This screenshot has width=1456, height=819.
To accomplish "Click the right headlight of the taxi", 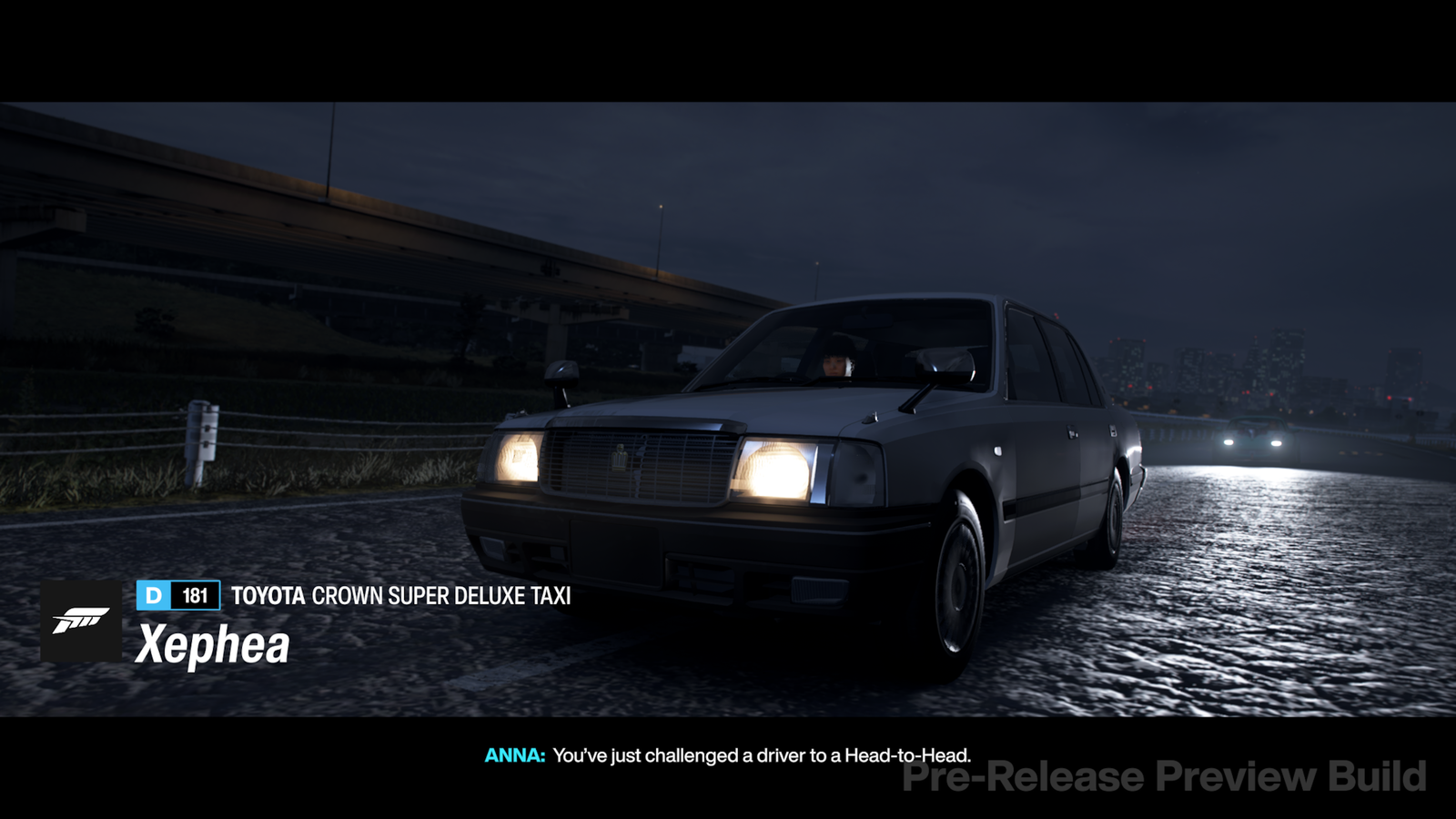I will [x=772, y=471].
